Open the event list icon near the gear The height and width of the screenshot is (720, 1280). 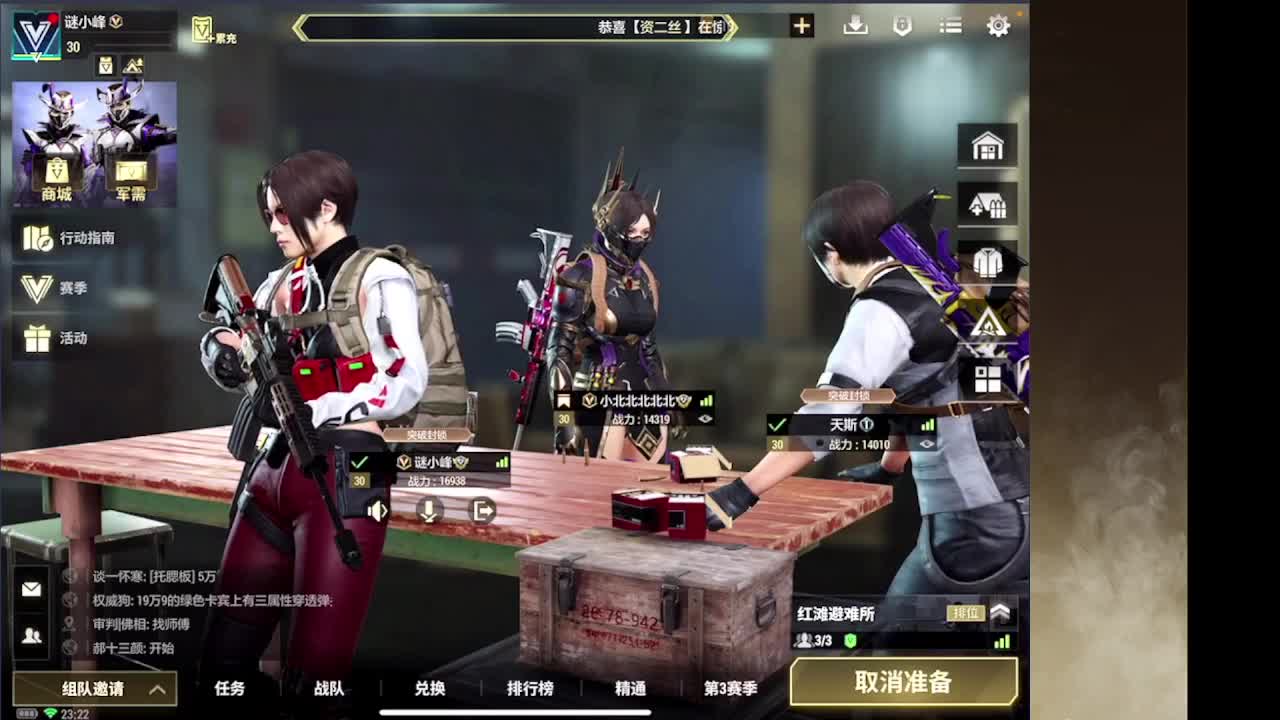tap(949, 25)
